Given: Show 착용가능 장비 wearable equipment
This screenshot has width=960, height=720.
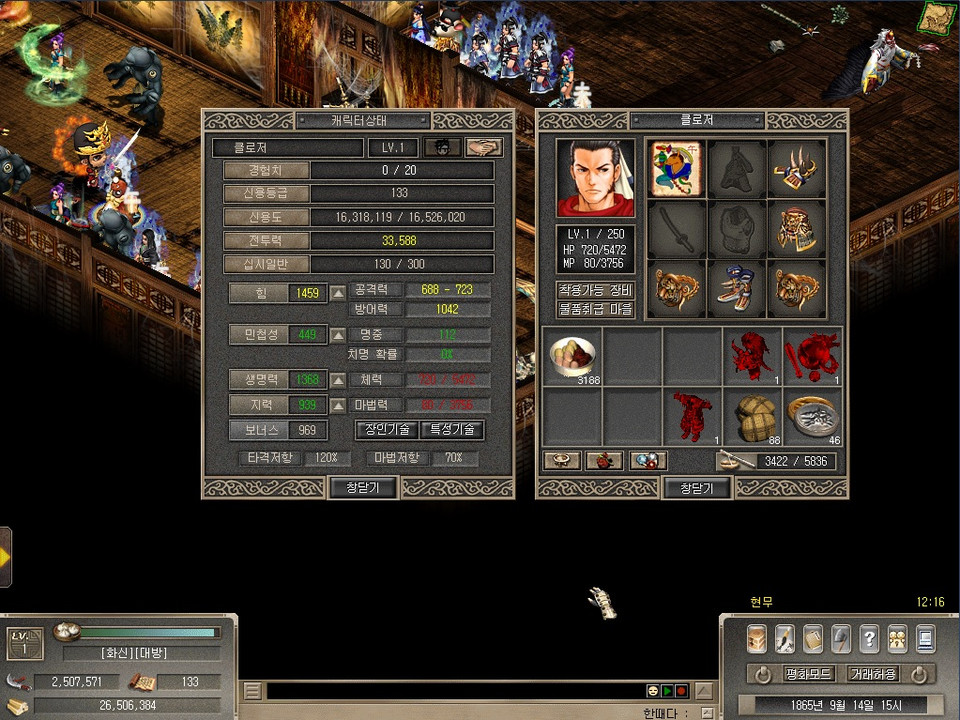Looking at the screenshot, I should [x=596, y=290].
